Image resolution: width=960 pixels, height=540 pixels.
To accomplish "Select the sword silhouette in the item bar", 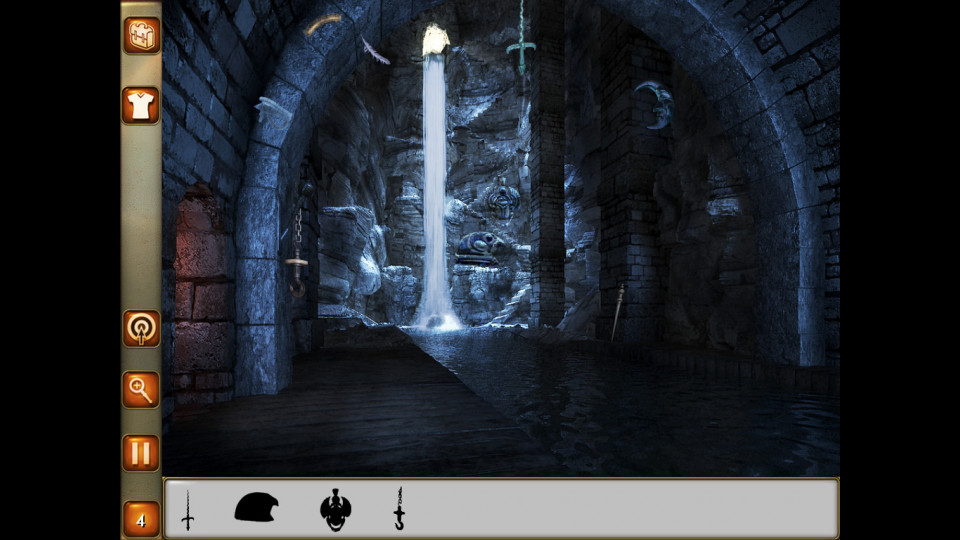I will pos(187,510).
